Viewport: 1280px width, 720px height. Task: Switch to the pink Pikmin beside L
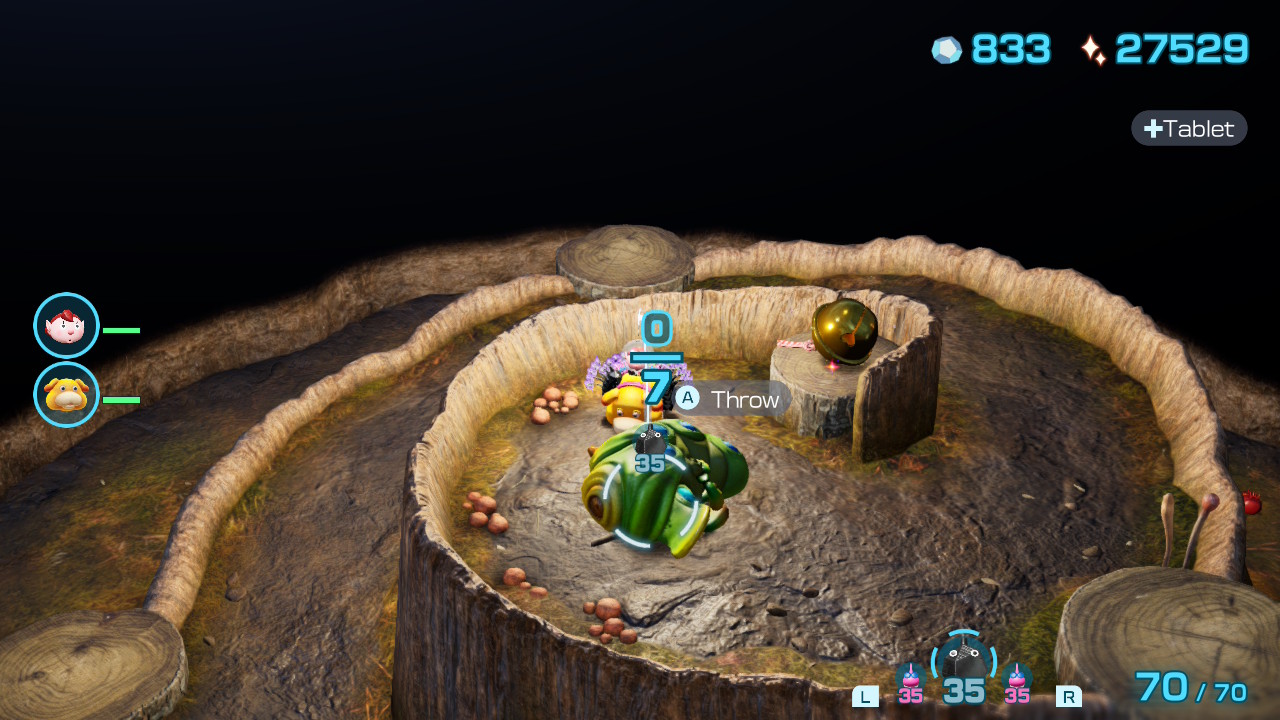click(x=910, y=680)
